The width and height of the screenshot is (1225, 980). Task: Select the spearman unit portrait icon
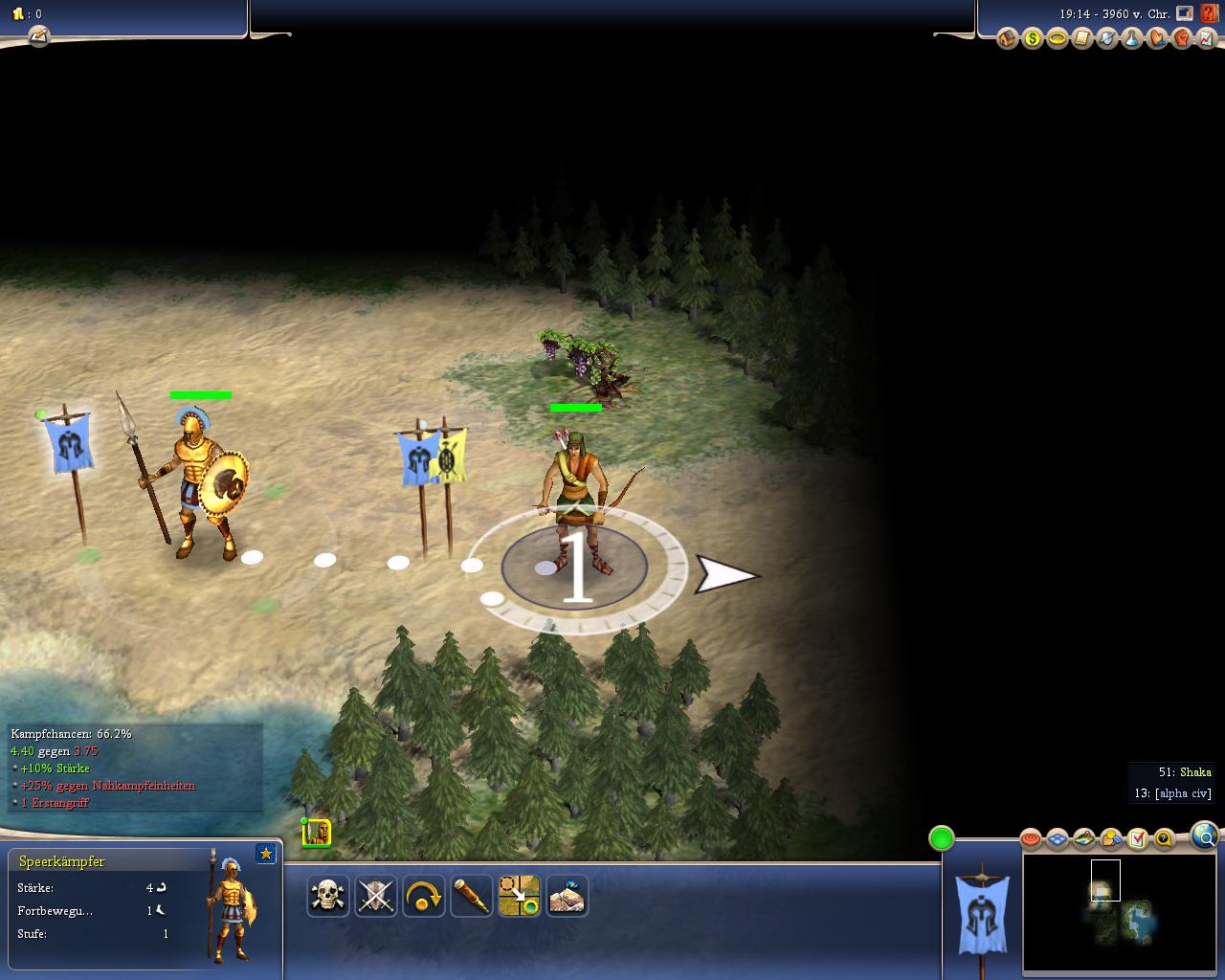[317, 833]
